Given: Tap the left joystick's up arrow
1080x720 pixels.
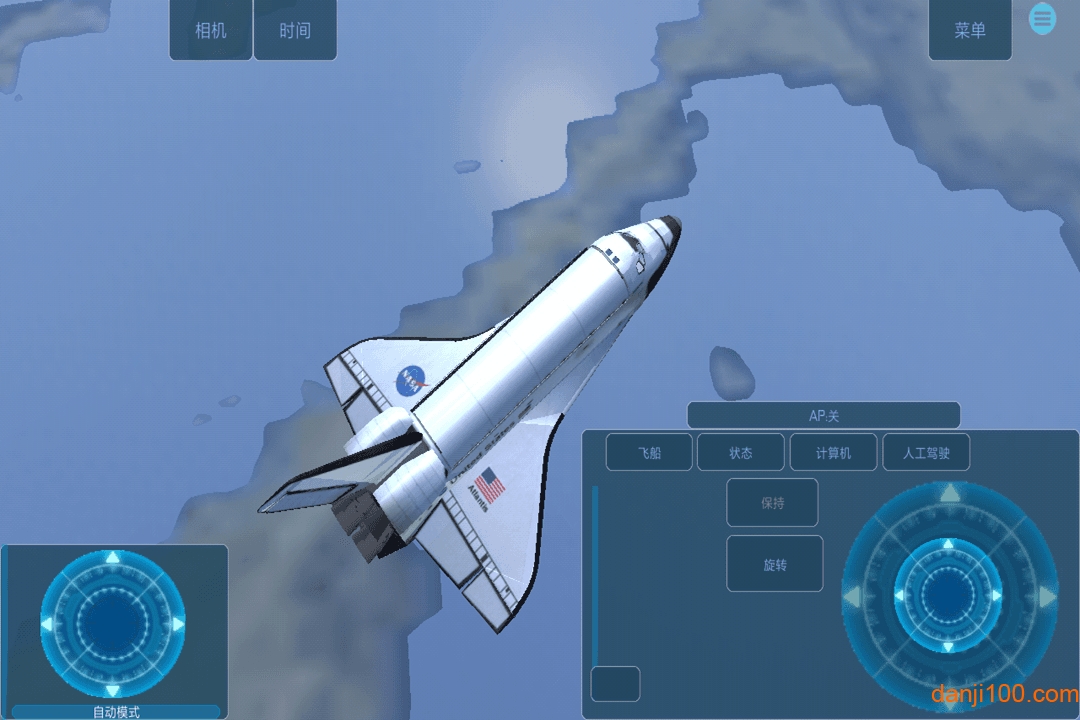Looking at the screenshot, I should tap(113, 558).
